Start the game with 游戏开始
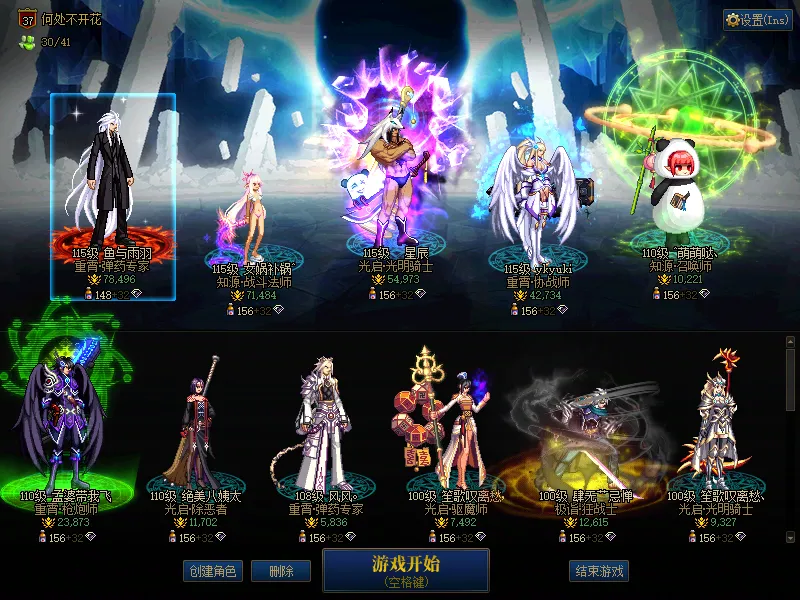This screenshot has height=600, width=800. (405, 569)
